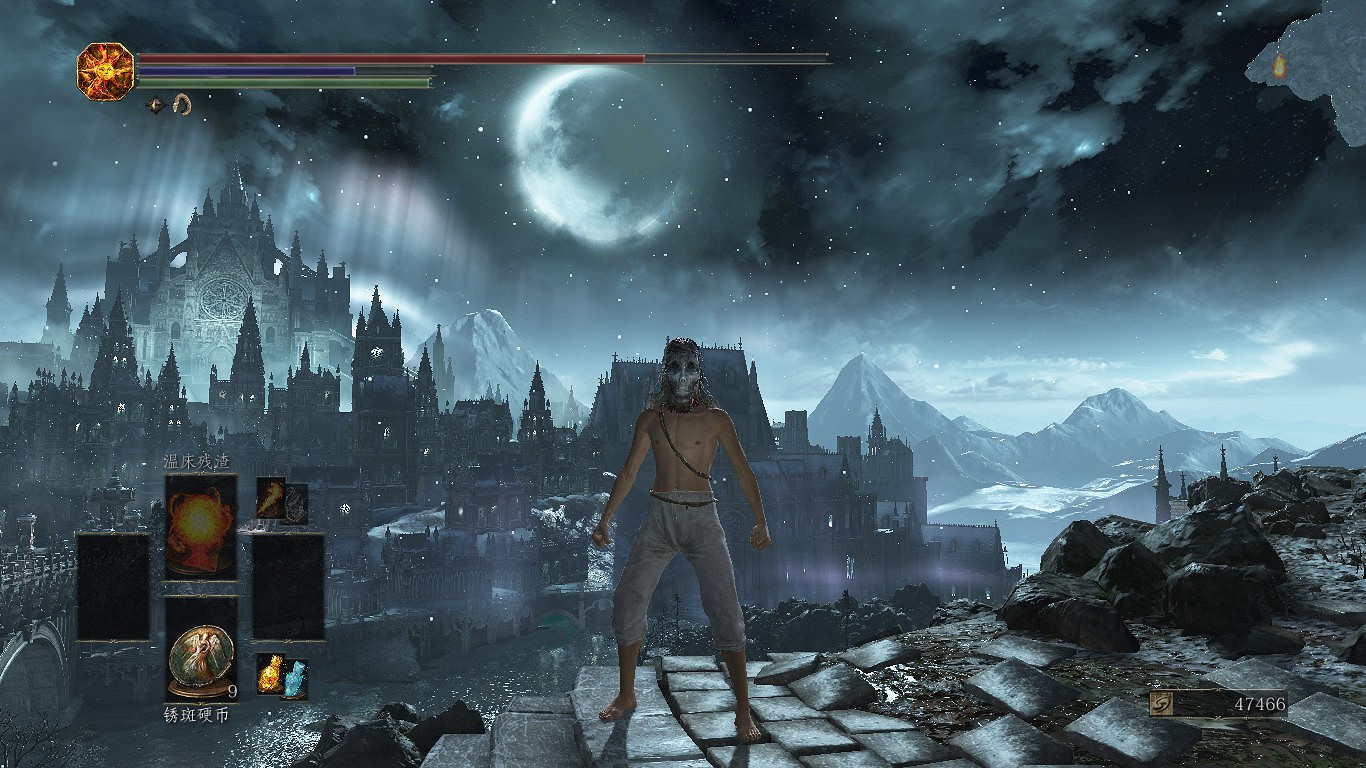This screenshot has width=1366, height=768.
Task: Pick the grey queued spell icon
Action: tap(296, 504)
